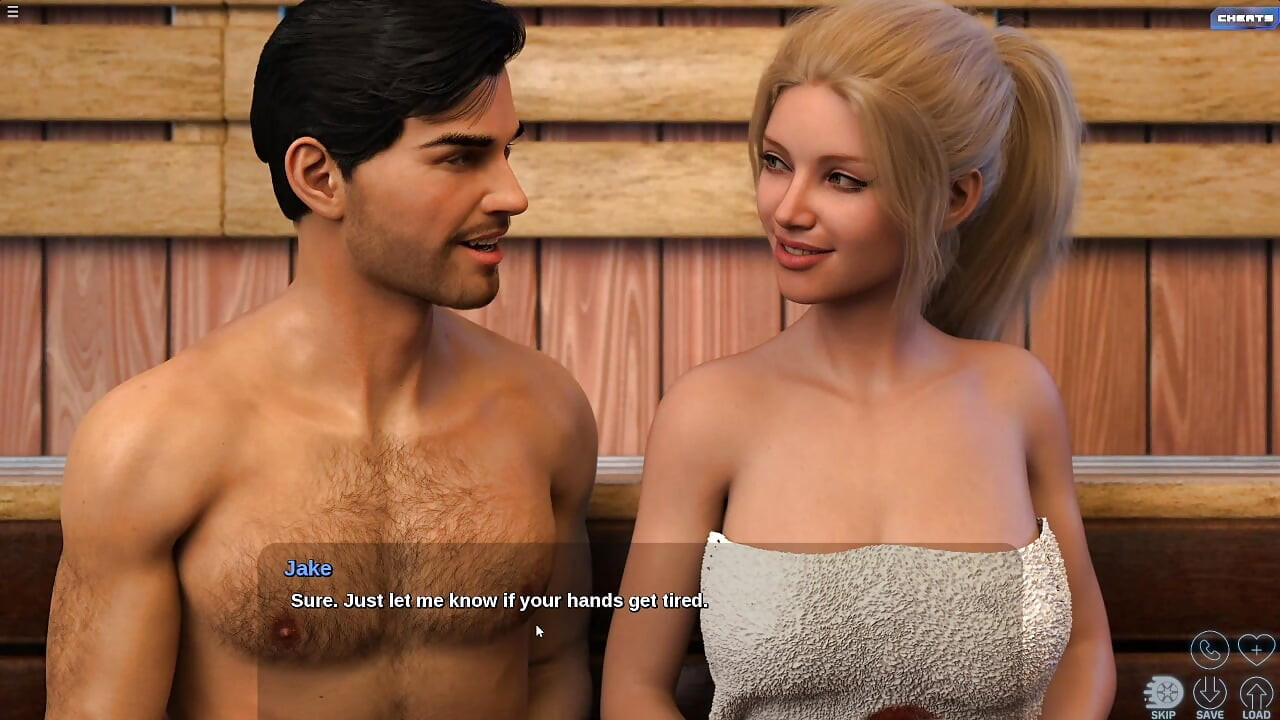
Task: Call a contact using the phone icon
Action: [1210, 649]
